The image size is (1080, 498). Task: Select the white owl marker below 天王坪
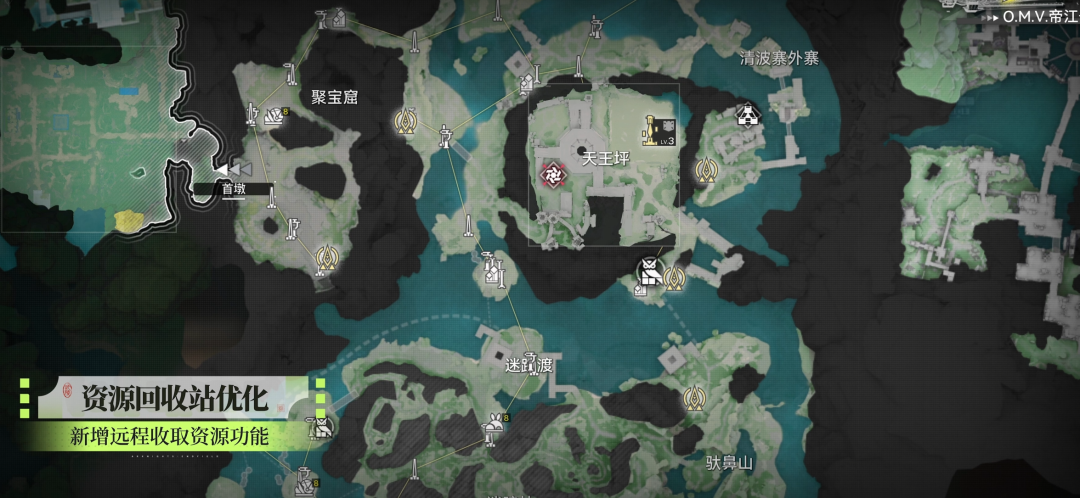tap(650, 271)
